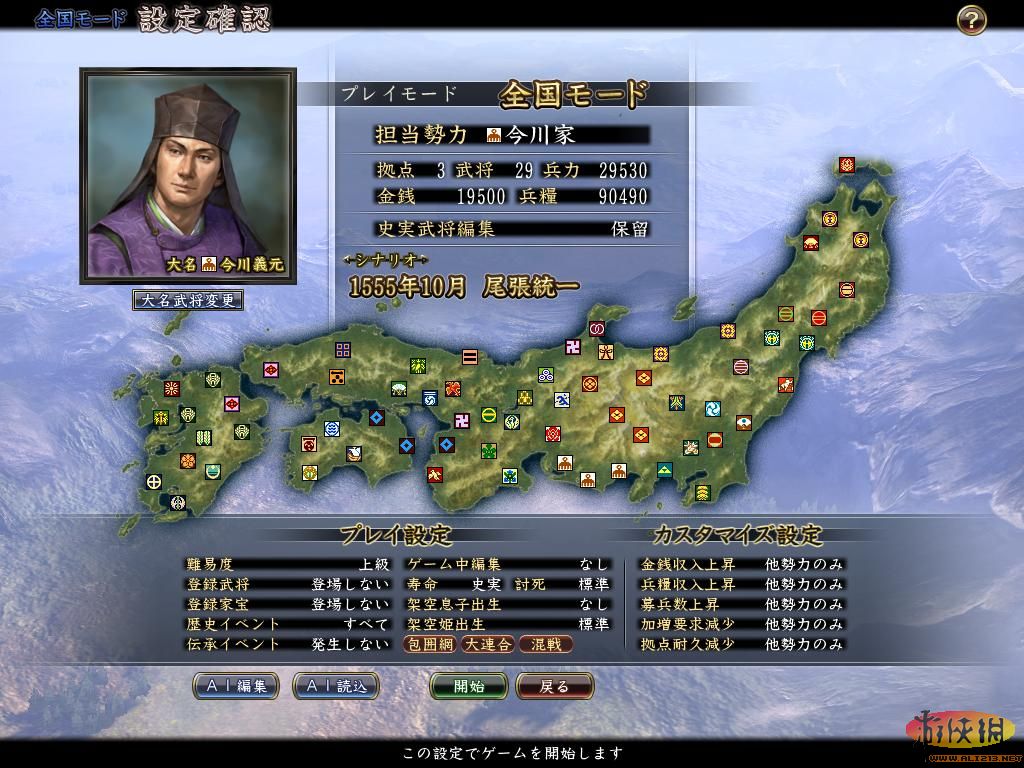Select the 難易度 difficulty row
Viewport: 1024px width, 768px height.
288,564
